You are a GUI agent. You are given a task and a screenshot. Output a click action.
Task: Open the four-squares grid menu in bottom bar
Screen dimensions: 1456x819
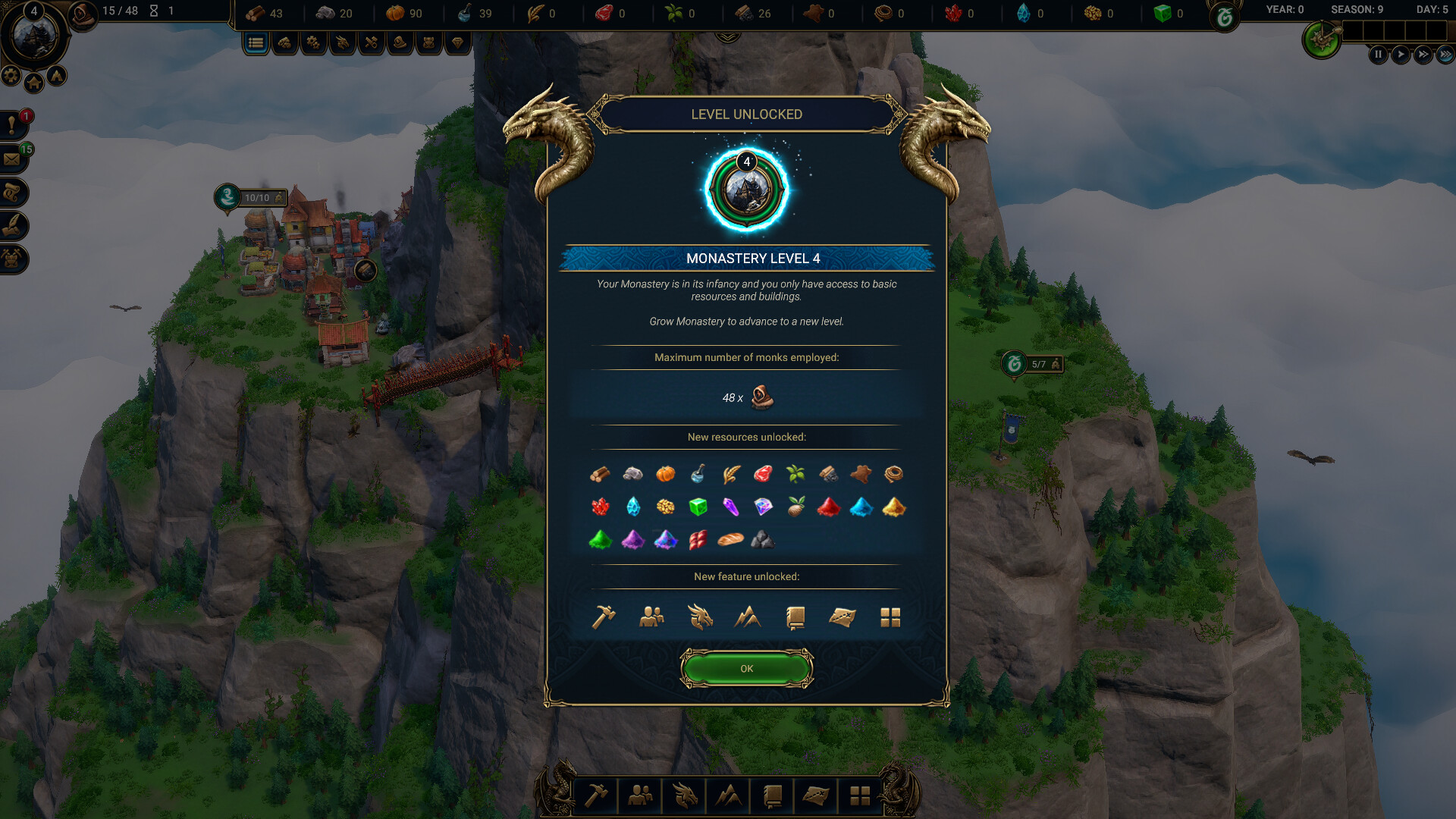(860, 795)
